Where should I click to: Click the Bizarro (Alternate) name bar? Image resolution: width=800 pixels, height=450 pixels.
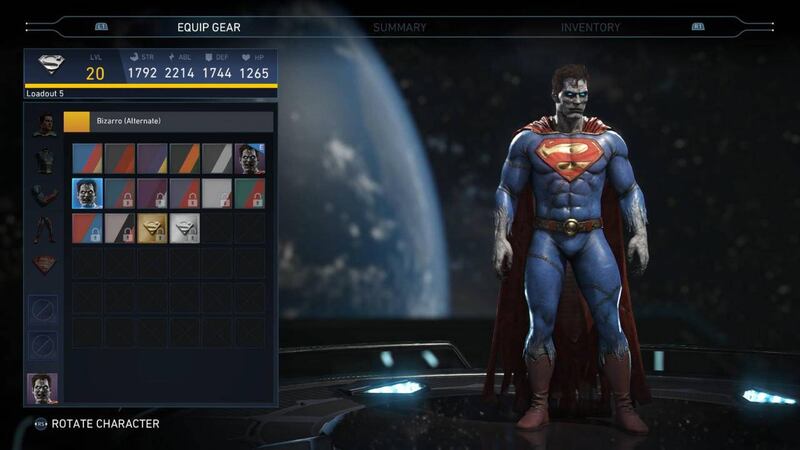(168, 121)
